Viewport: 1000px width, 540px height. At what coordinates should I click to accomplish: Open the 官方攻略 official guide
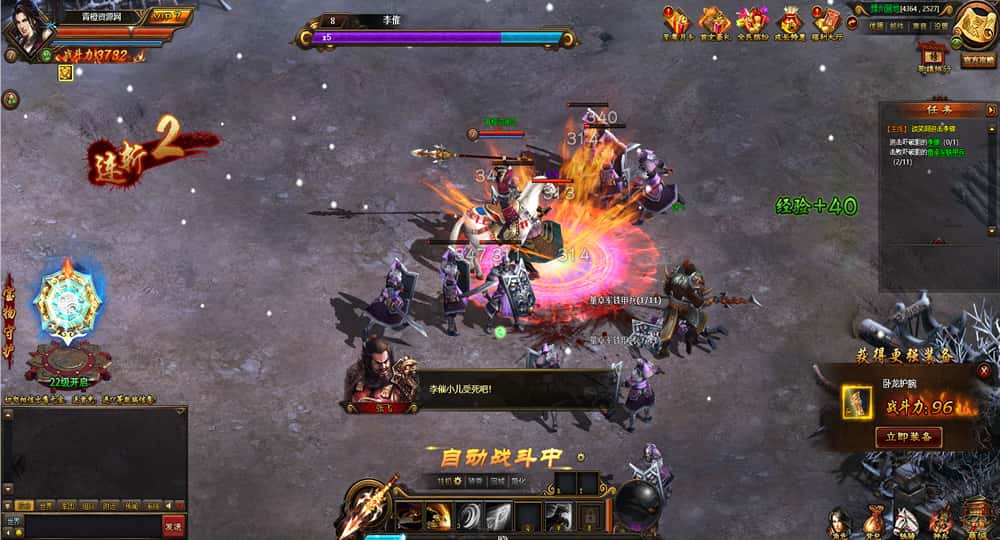click(977, 60)
